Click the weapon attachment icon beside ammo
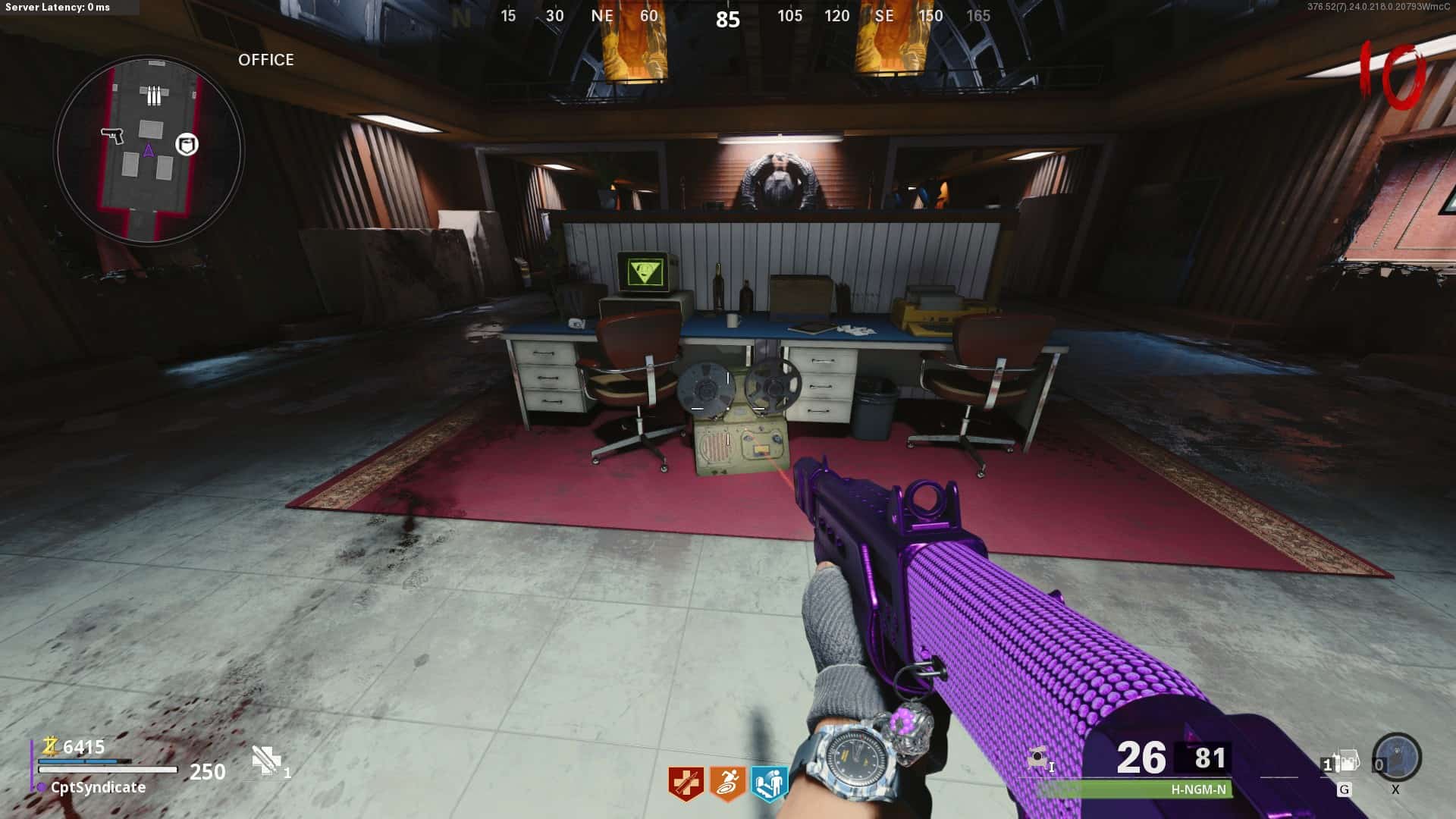Image resolution: width=1456 pixels, height=819 pixels. [x=1038, y=758]
